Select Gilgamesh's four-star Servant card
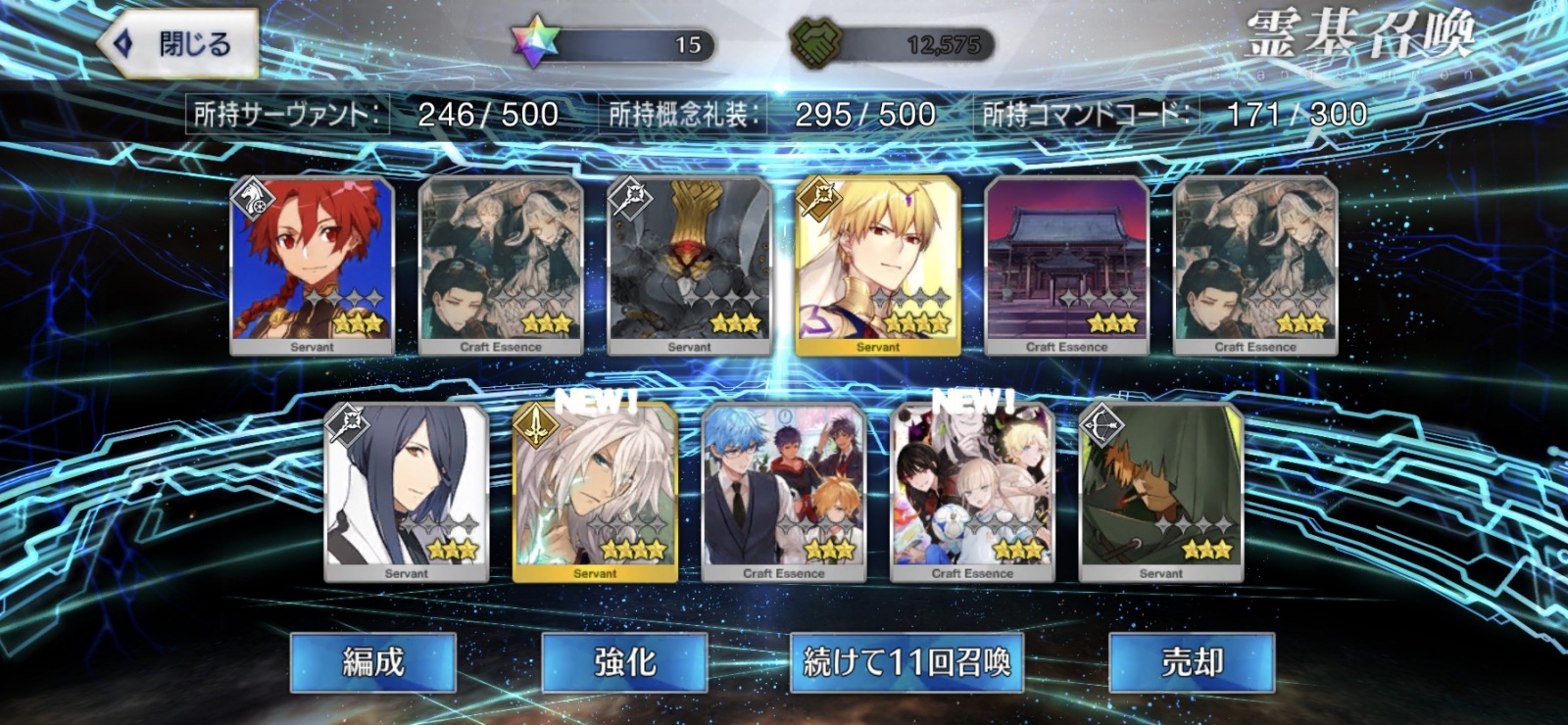Image resolution: width=1568 pixels, height=725 pixels. (x=878, y=265)
